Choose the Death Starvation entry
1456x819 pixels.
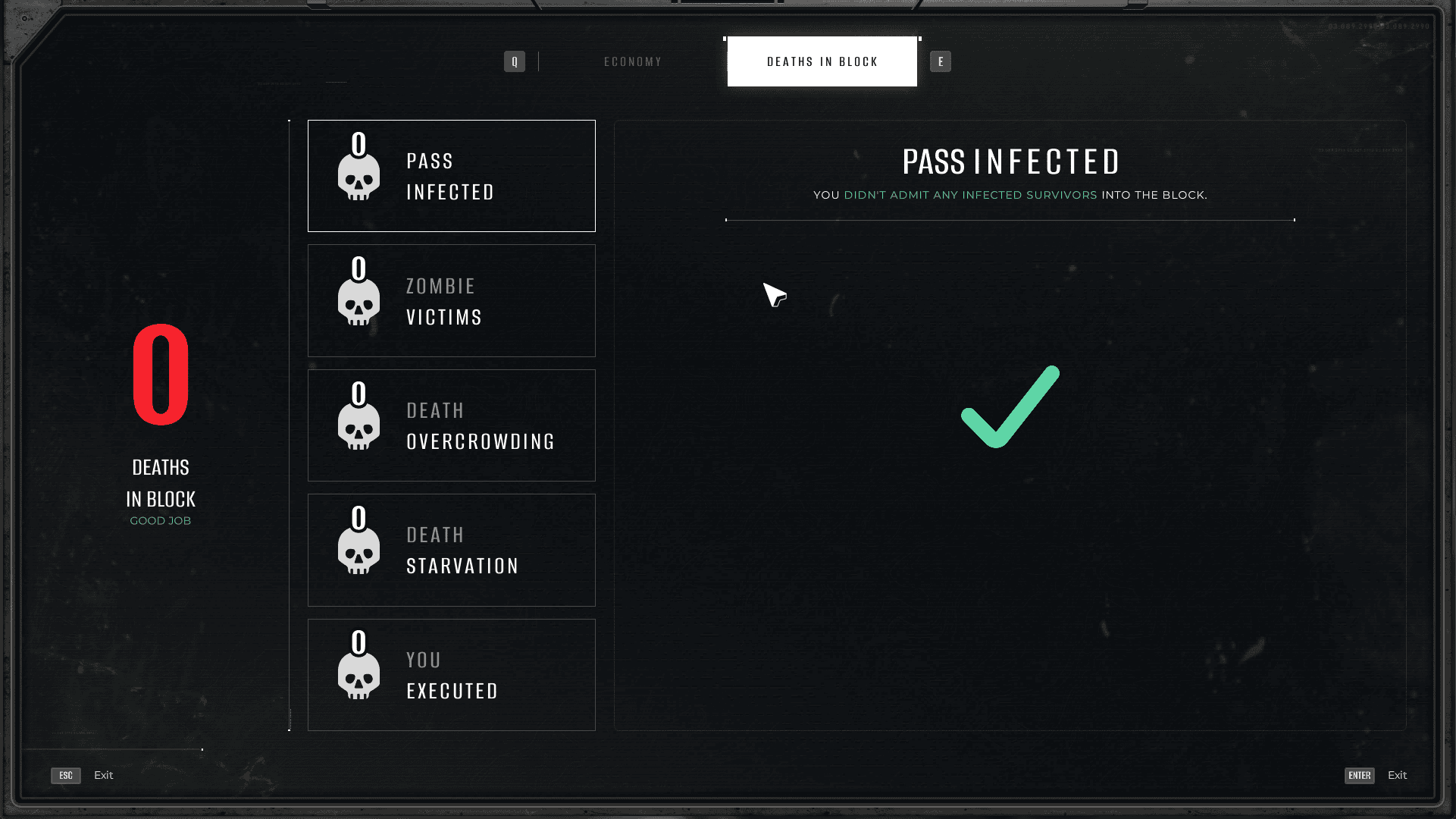click(x=451, y=550)
